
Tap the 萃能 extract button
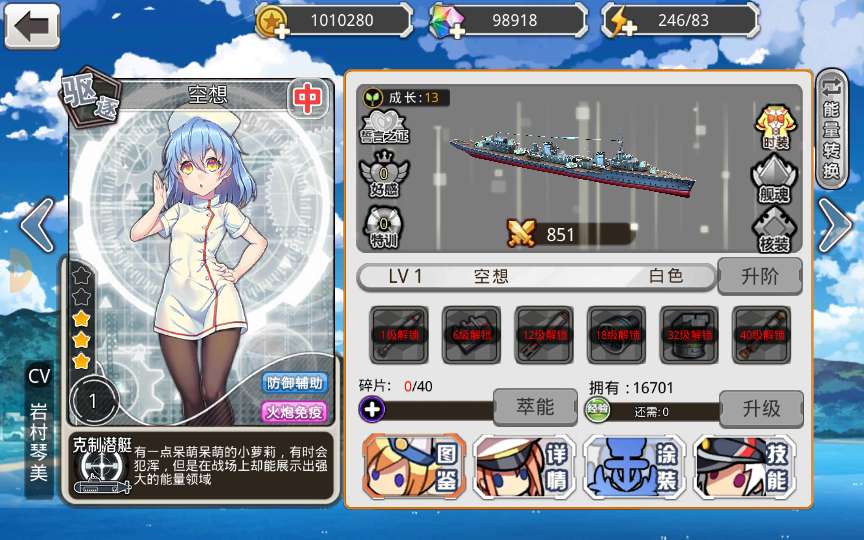pyautogui.click(x=535, y=408)
